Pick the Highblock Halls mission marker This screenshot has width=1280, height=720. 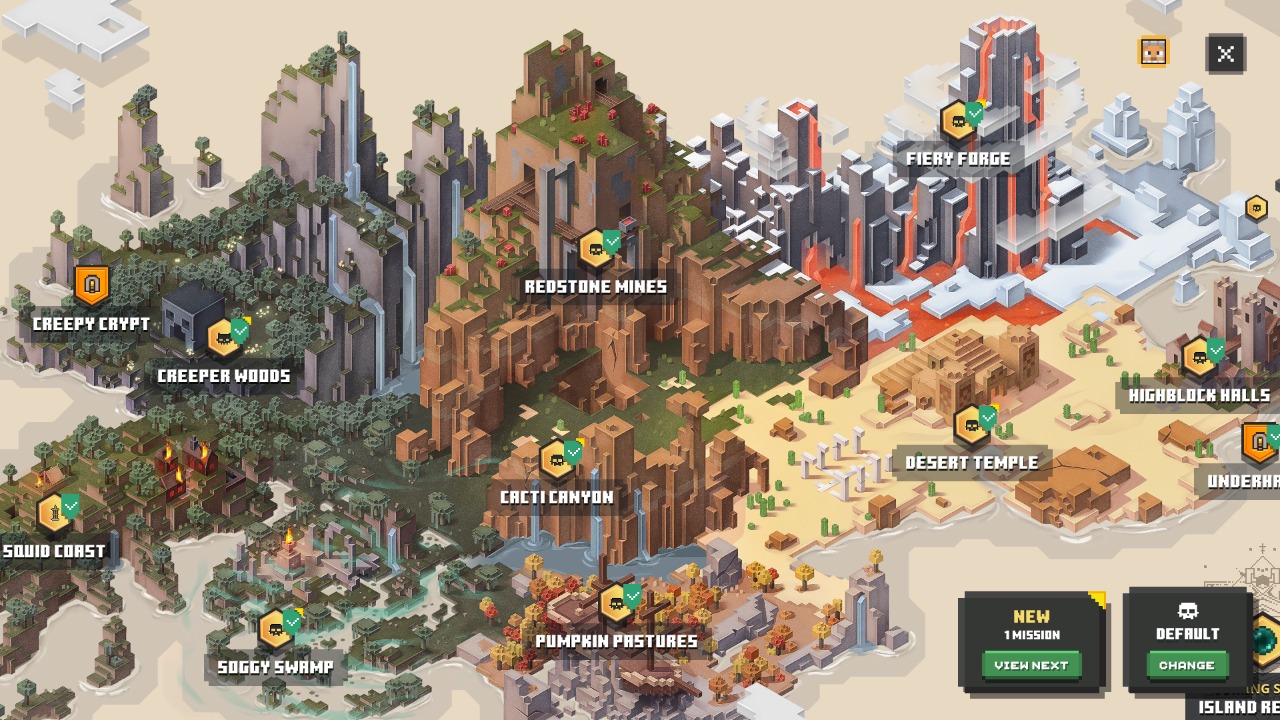[1200, 357]
